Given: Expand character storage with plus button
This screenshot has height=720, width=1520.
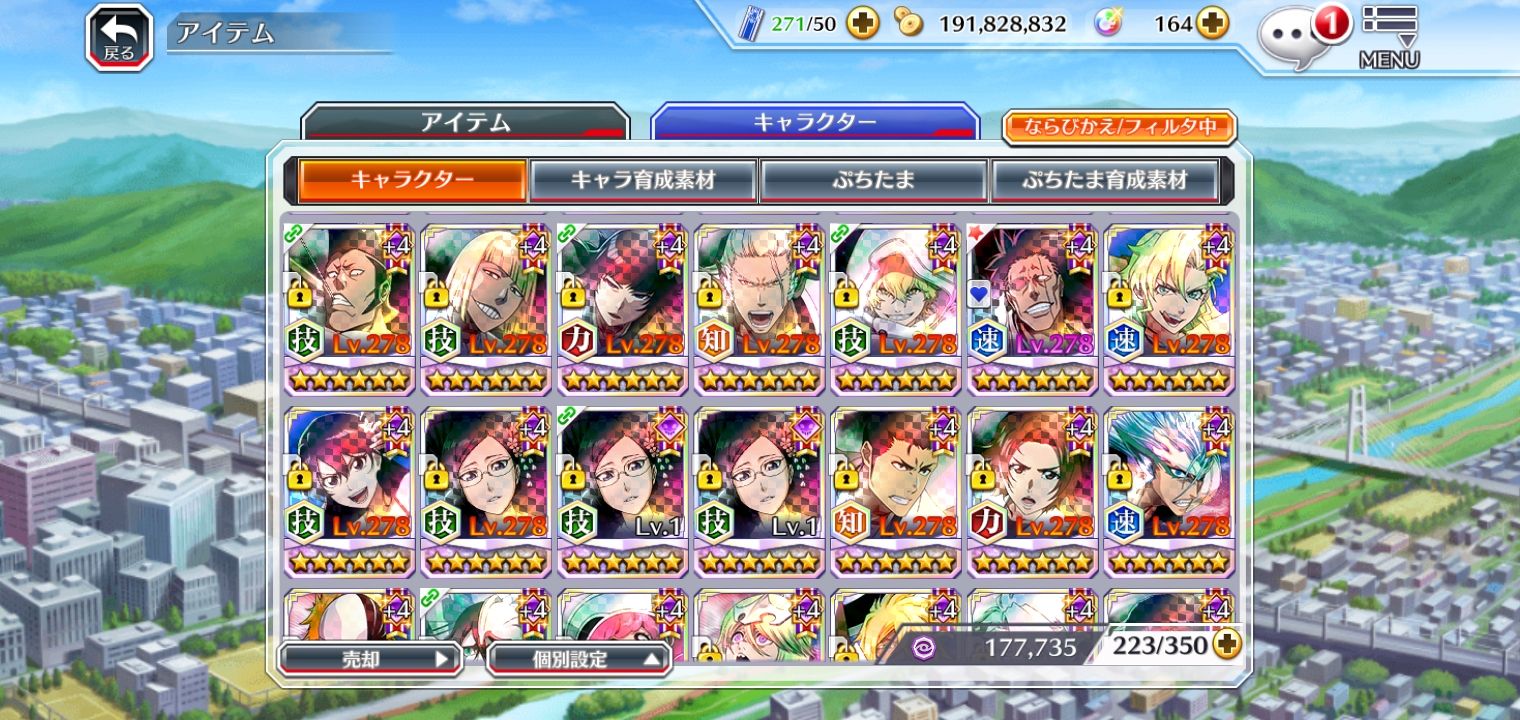Looking at the screenshot, I should (x=1226, y=645).
